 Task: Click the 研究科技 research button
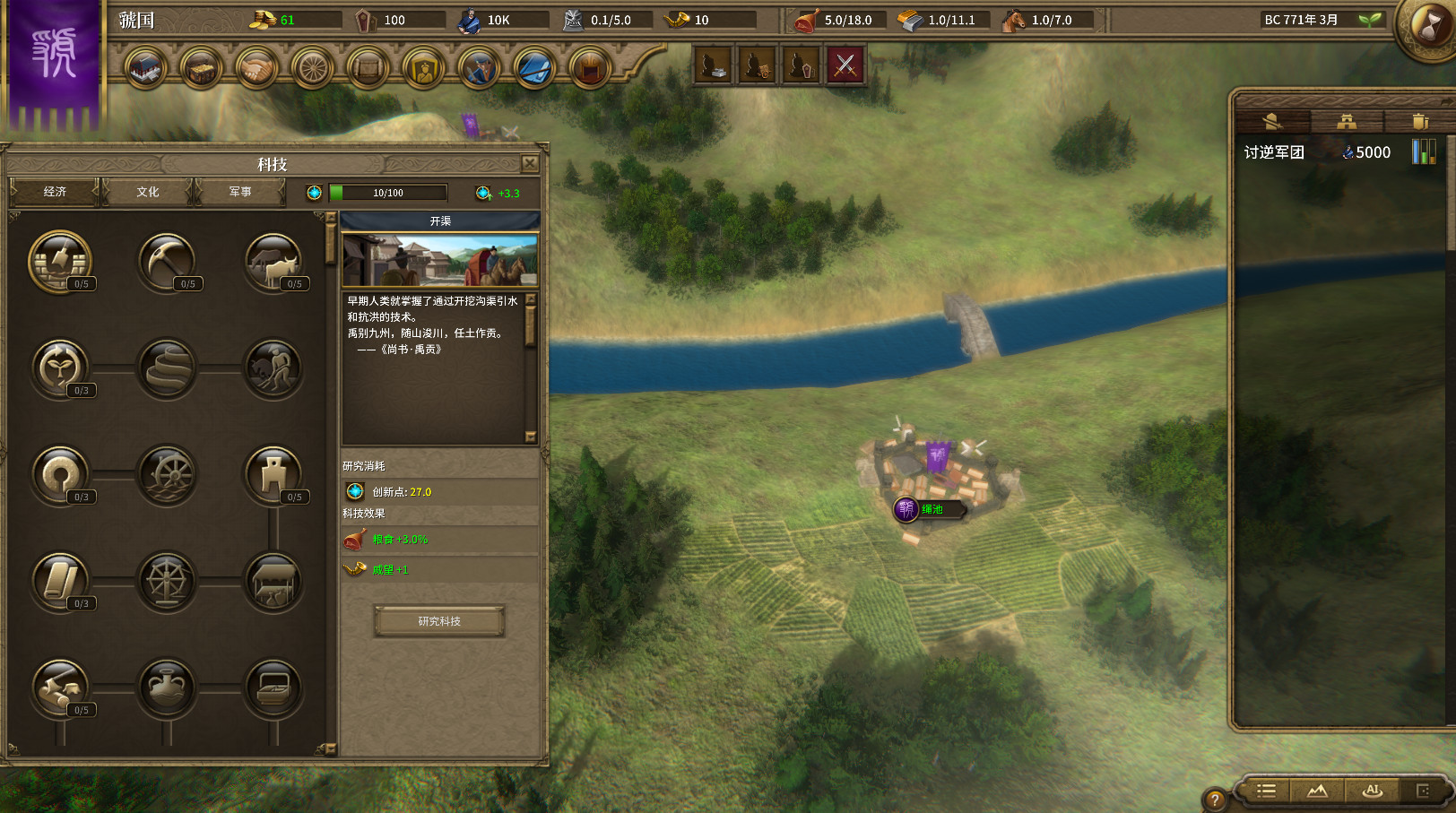pos(439,621)
